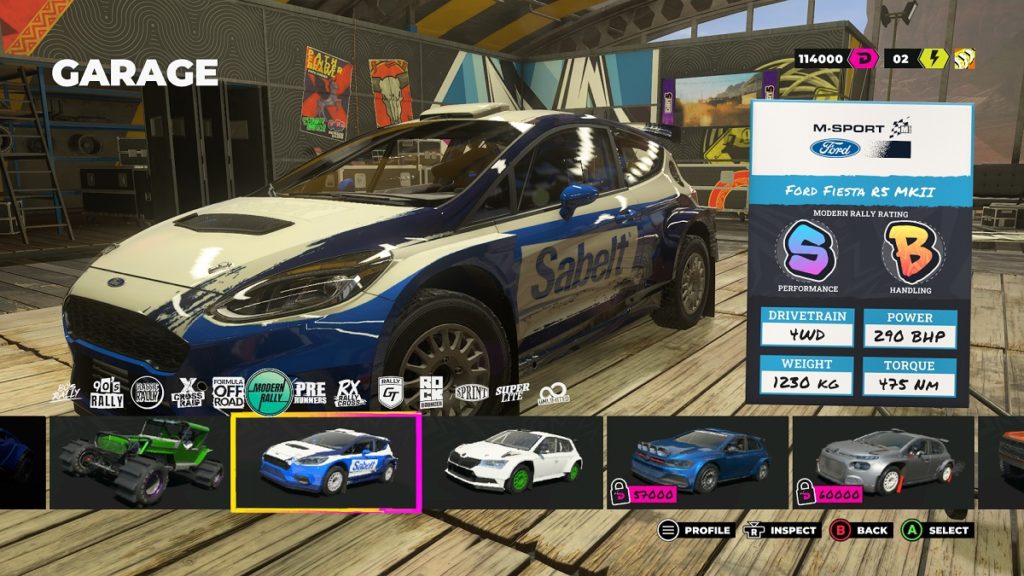Select the Super Lite class
The height and width of the screenshot is (576, 1024).
point(513,393)
